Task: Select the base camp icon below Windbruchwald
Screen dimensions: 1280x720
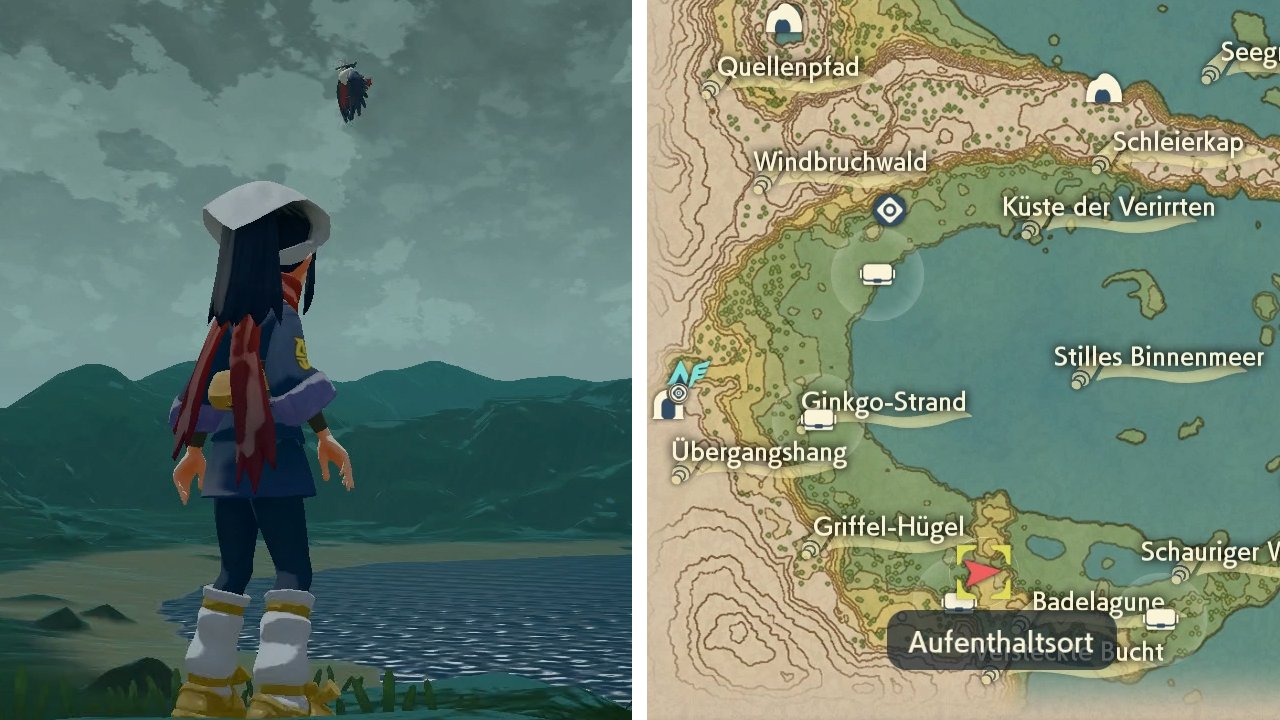Action: [878, 273]
